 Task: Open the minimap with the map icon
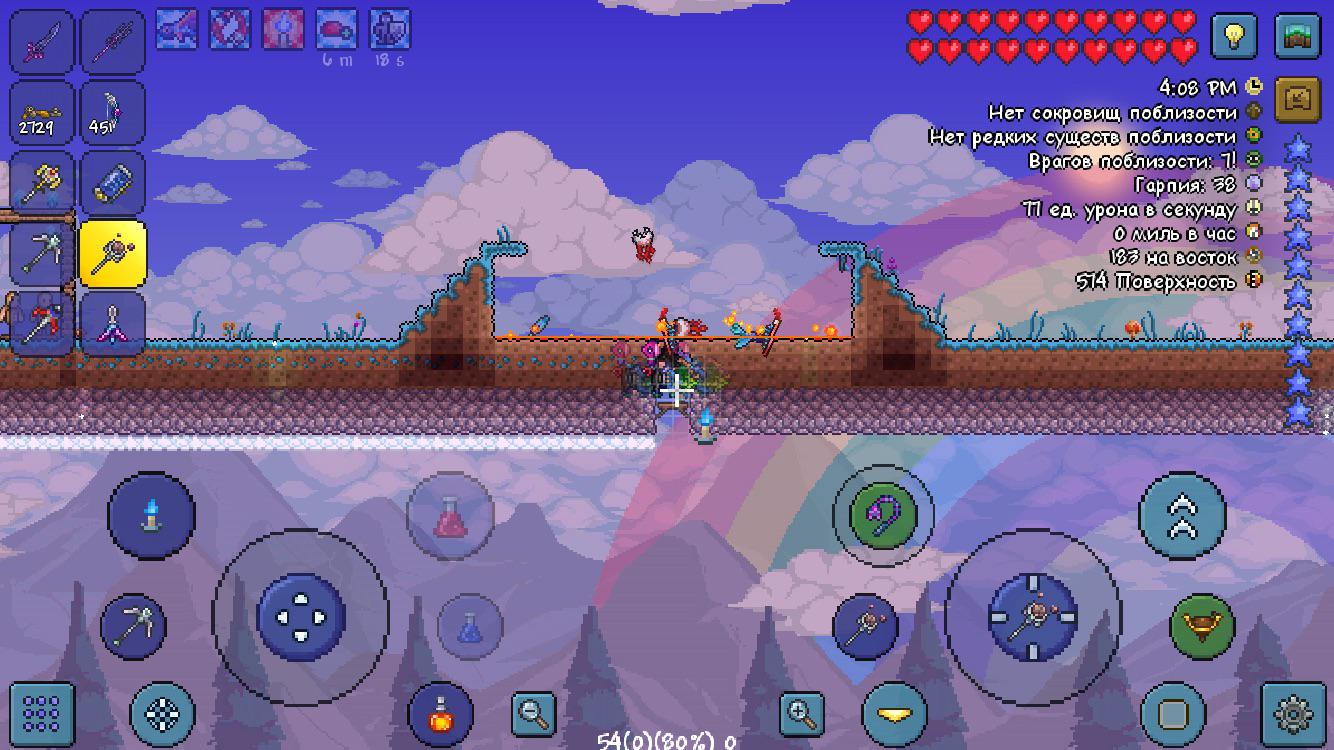pyautogui.click(x=1299, y=37)
